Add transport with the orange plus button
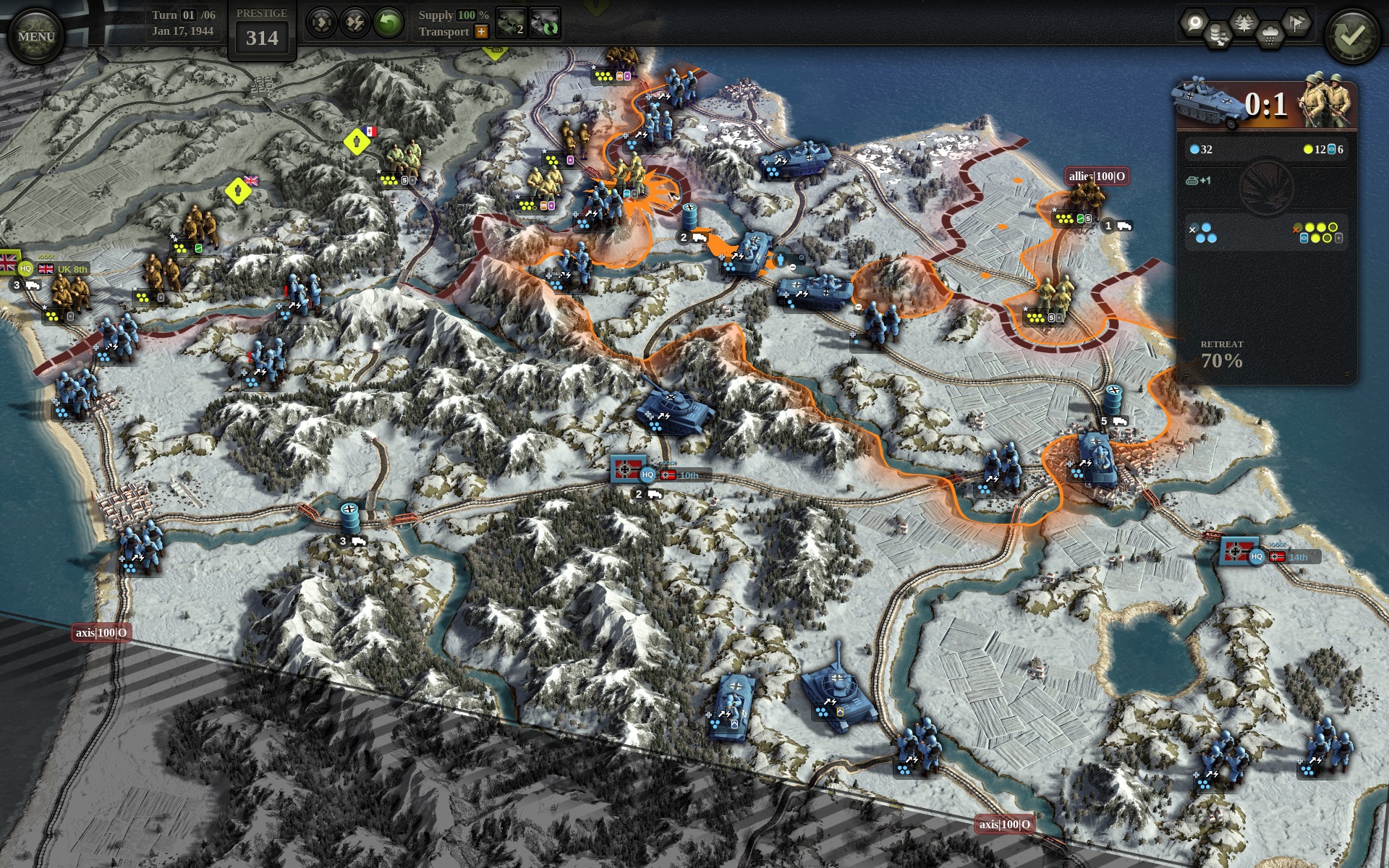 pos(481,32)
